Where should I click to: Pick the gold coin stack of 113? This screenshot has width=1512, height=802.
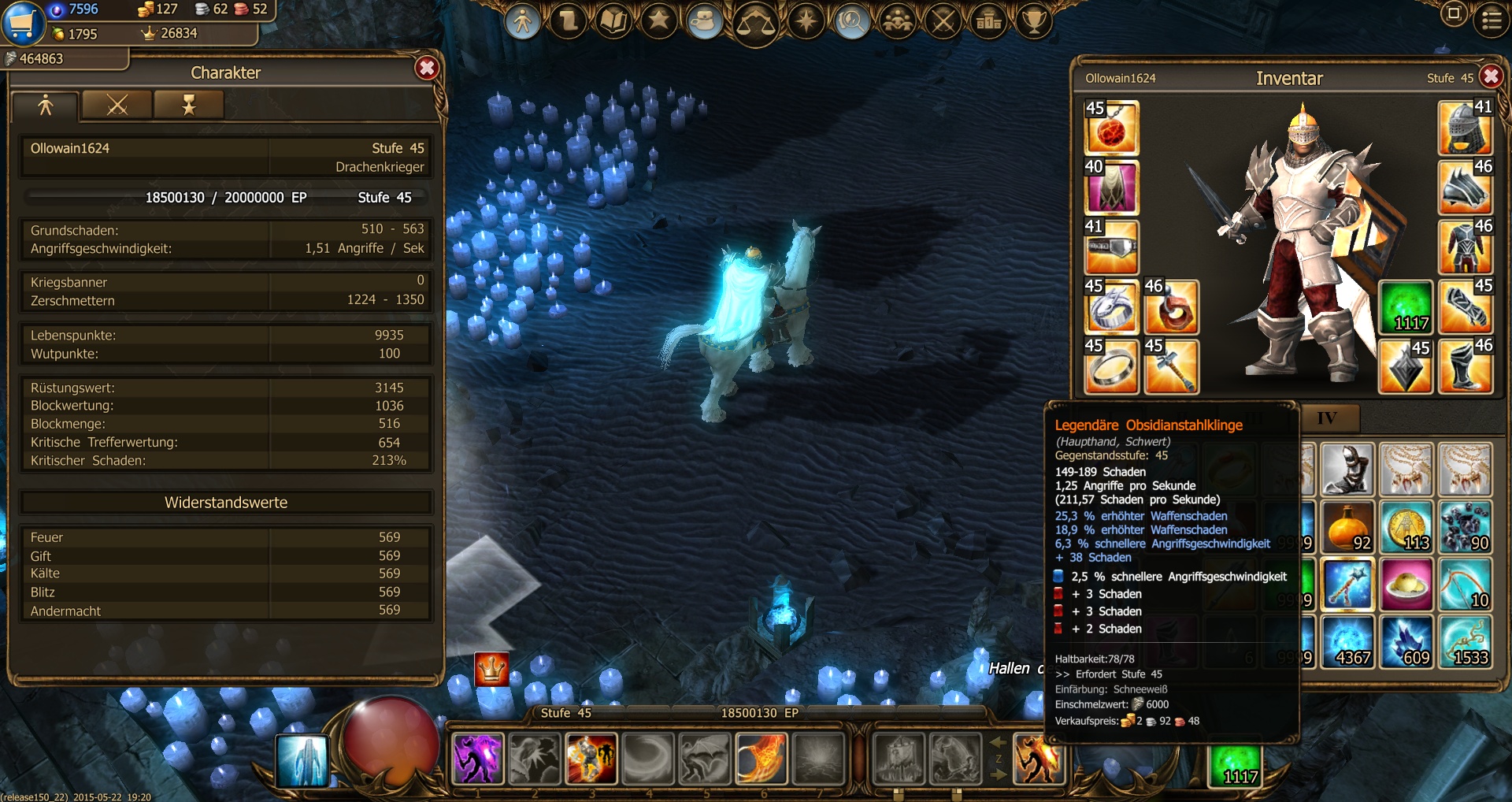pyautogui.click(x=1406, y=527)
